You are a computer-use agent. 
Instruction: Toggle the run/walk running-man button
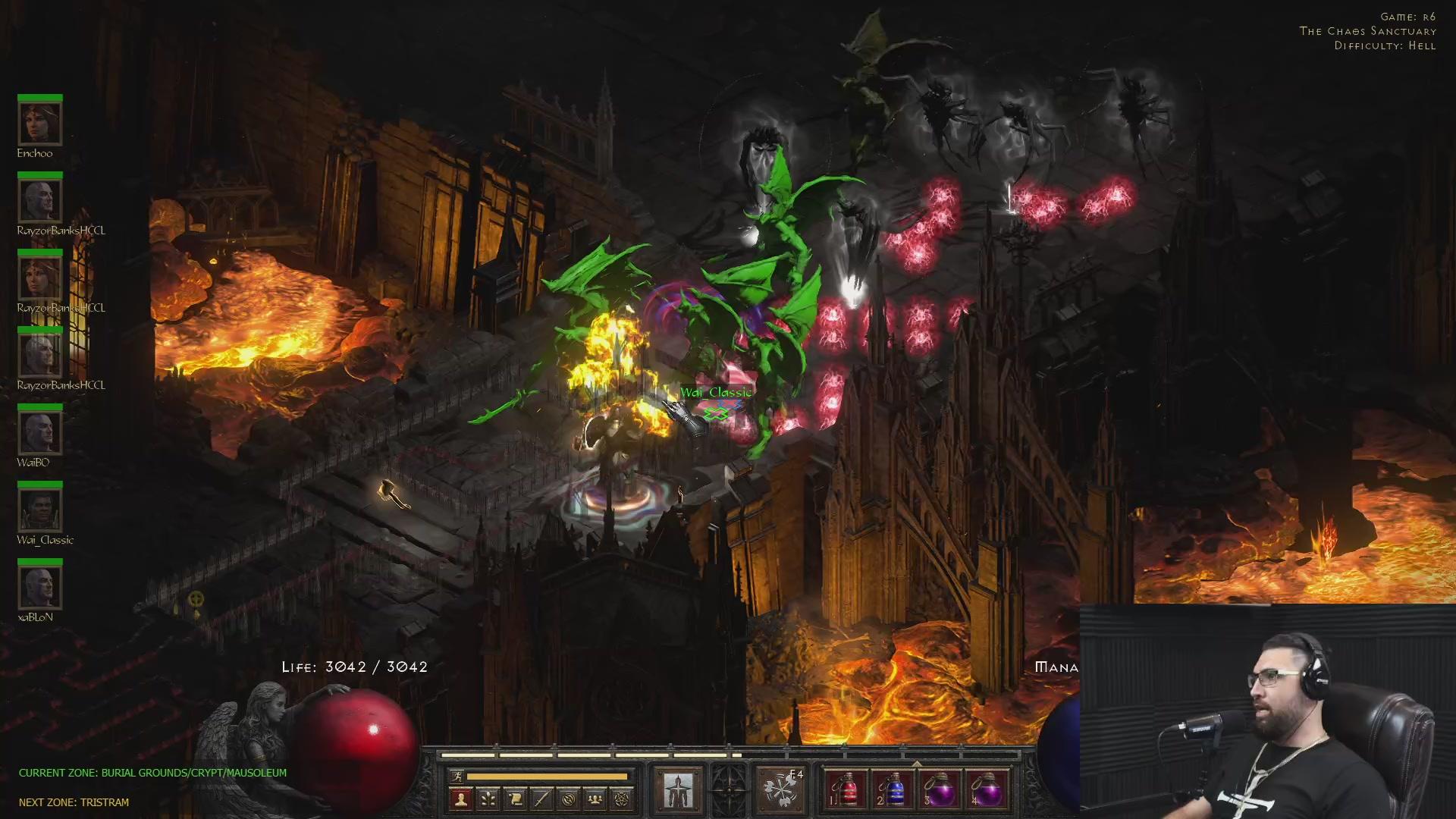click(x=457, y=776)
